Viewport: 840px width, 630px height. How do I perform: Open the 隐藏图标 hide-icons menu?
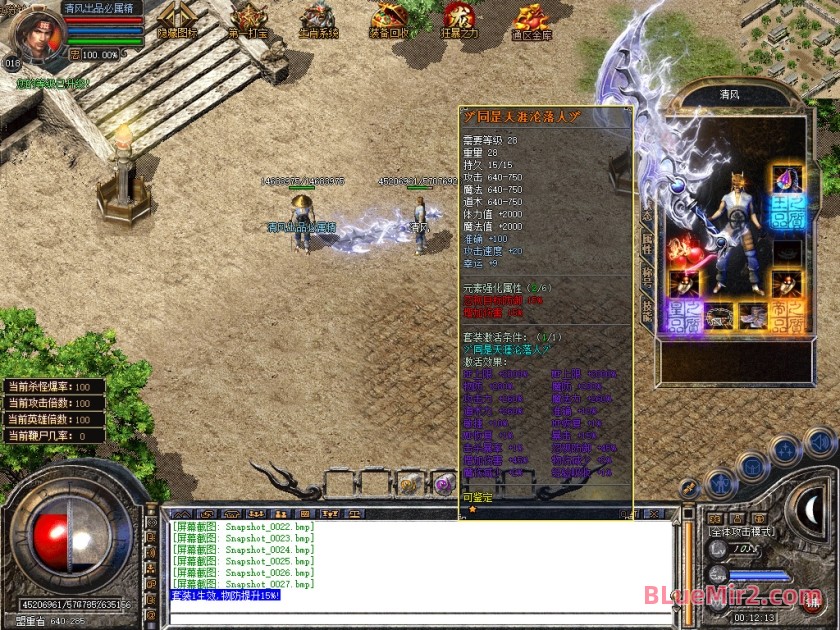point(178,19)
